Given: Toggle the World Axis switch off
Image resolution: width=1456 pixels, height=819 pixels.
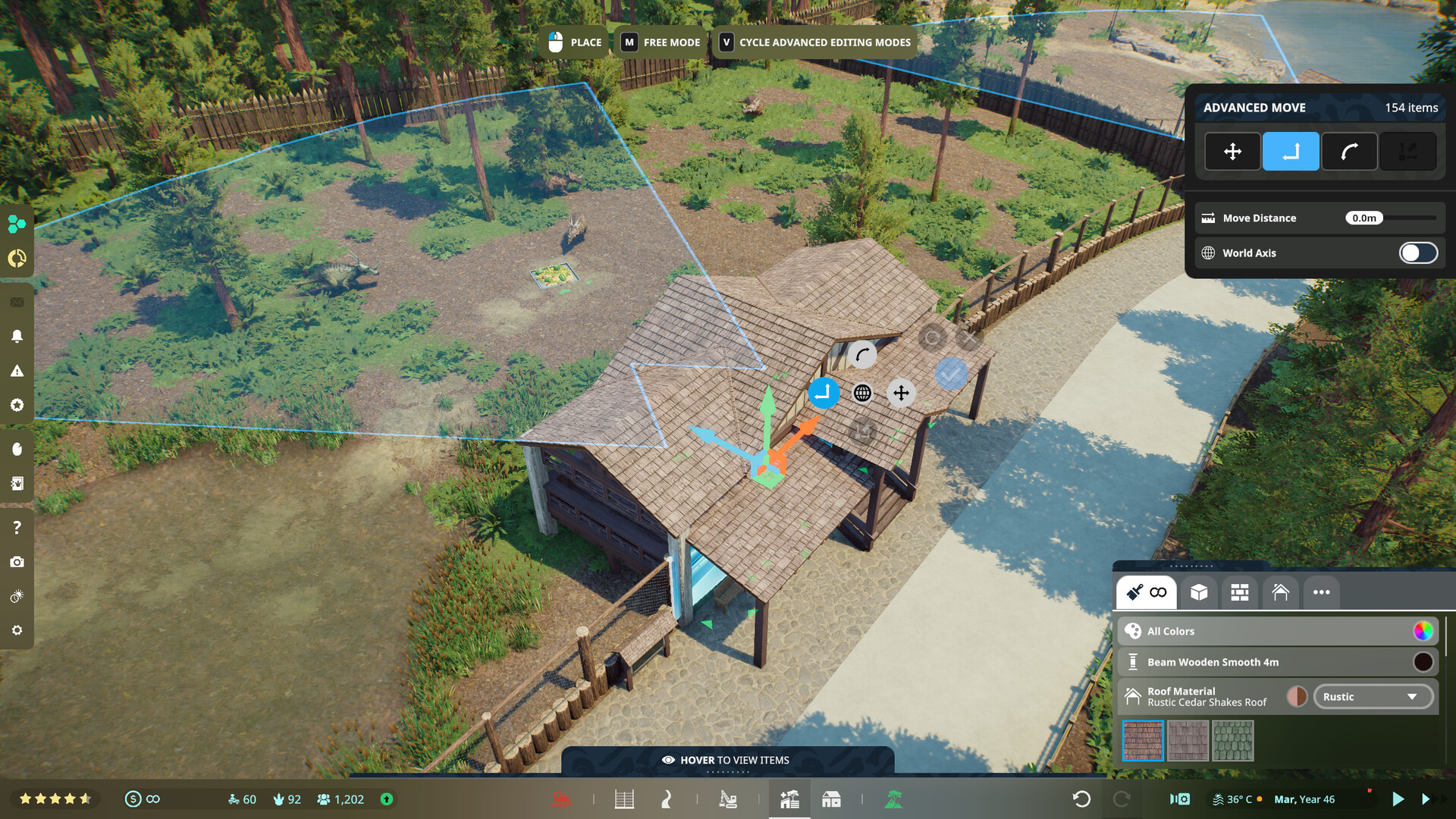Looking at the screenshot, I should (1417, 253).
